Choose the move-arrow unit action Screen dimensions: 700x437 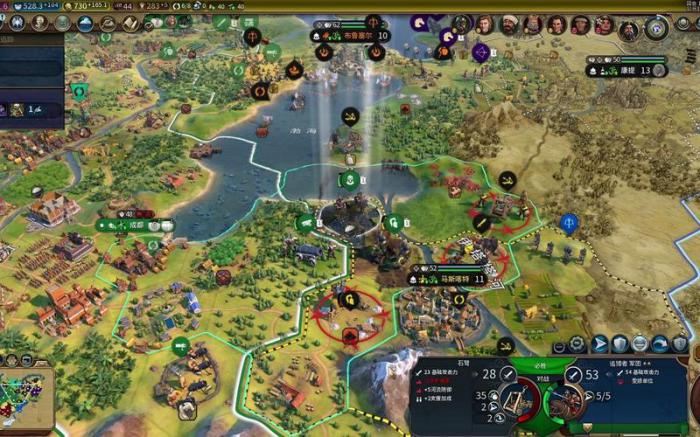coord(599,344)
